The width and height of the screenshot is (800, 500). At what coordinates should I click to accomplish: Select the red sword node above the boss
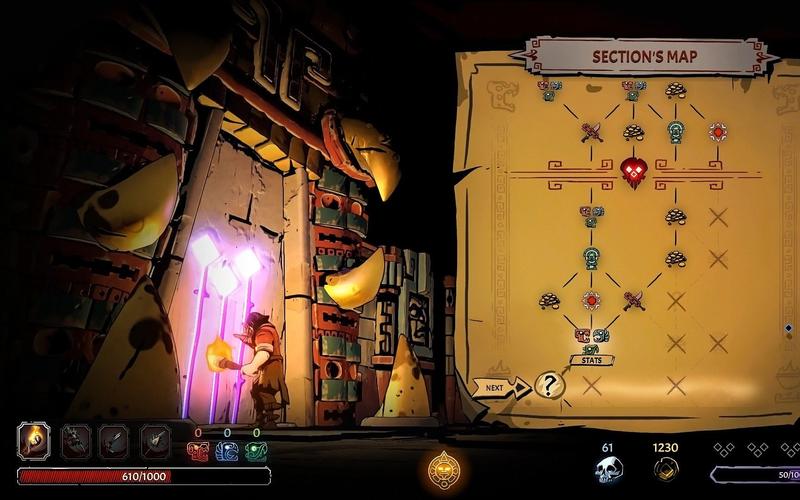(x=591, y=132)
